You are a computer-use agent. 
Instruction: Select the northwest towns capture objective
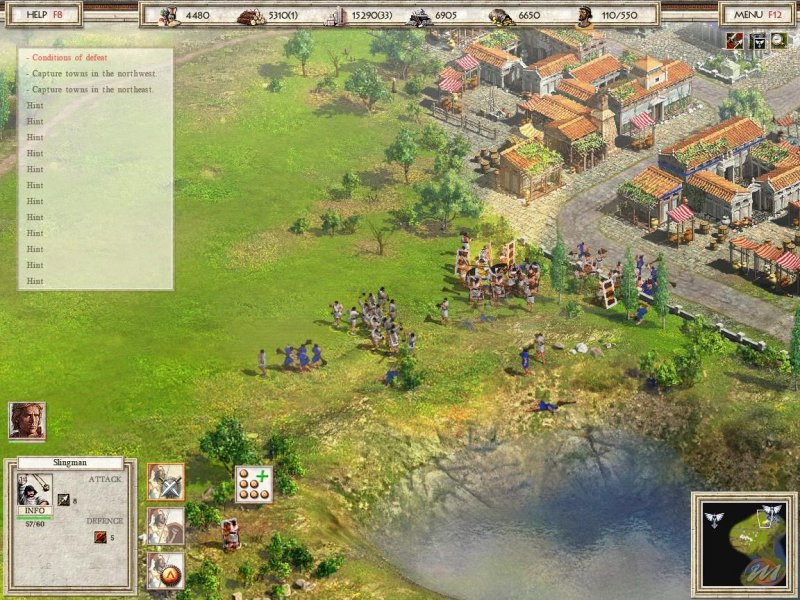(x=93, y=73)
